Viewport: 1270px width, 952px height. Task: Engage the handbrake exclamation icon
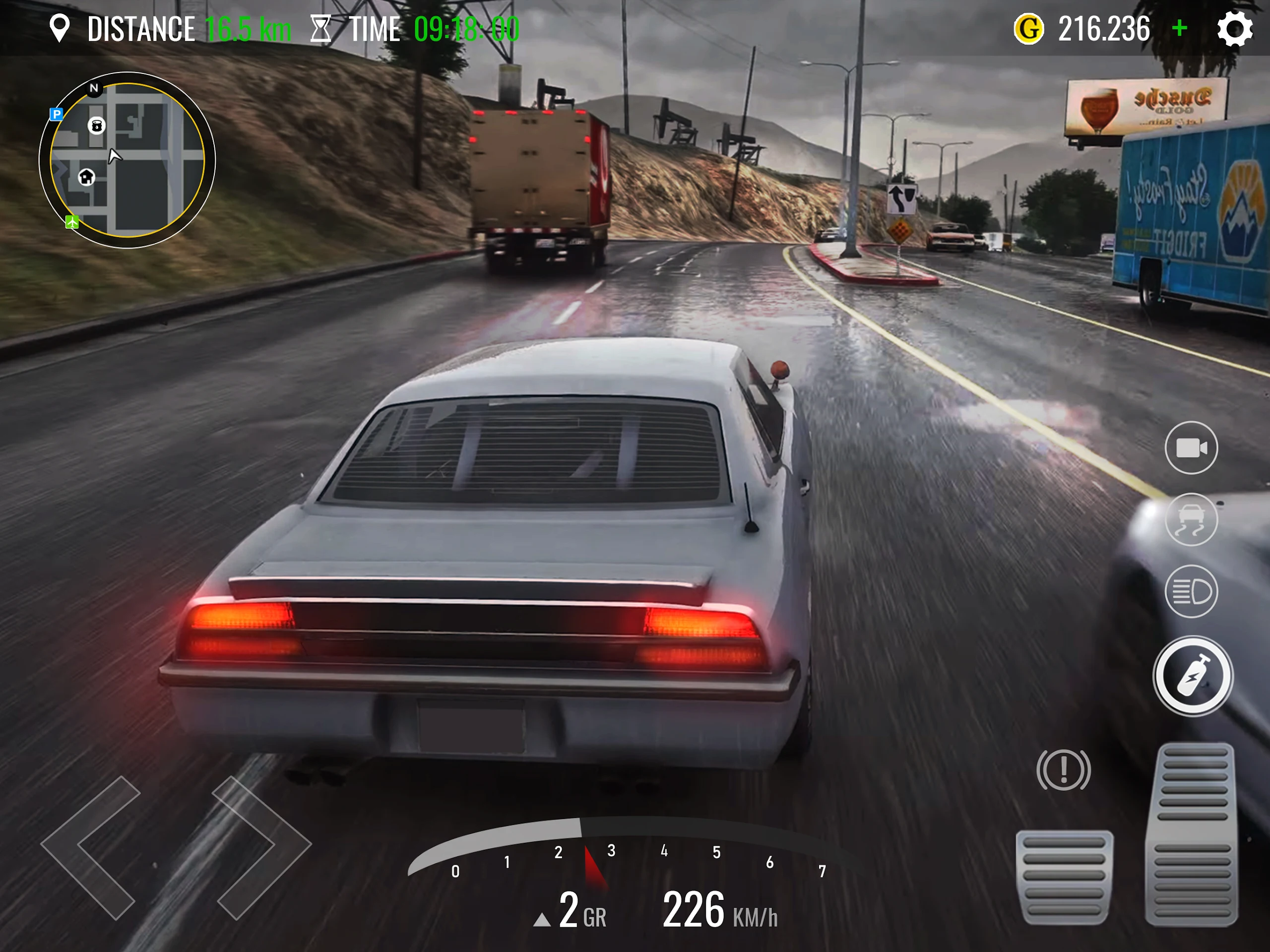coord(1063,770)
